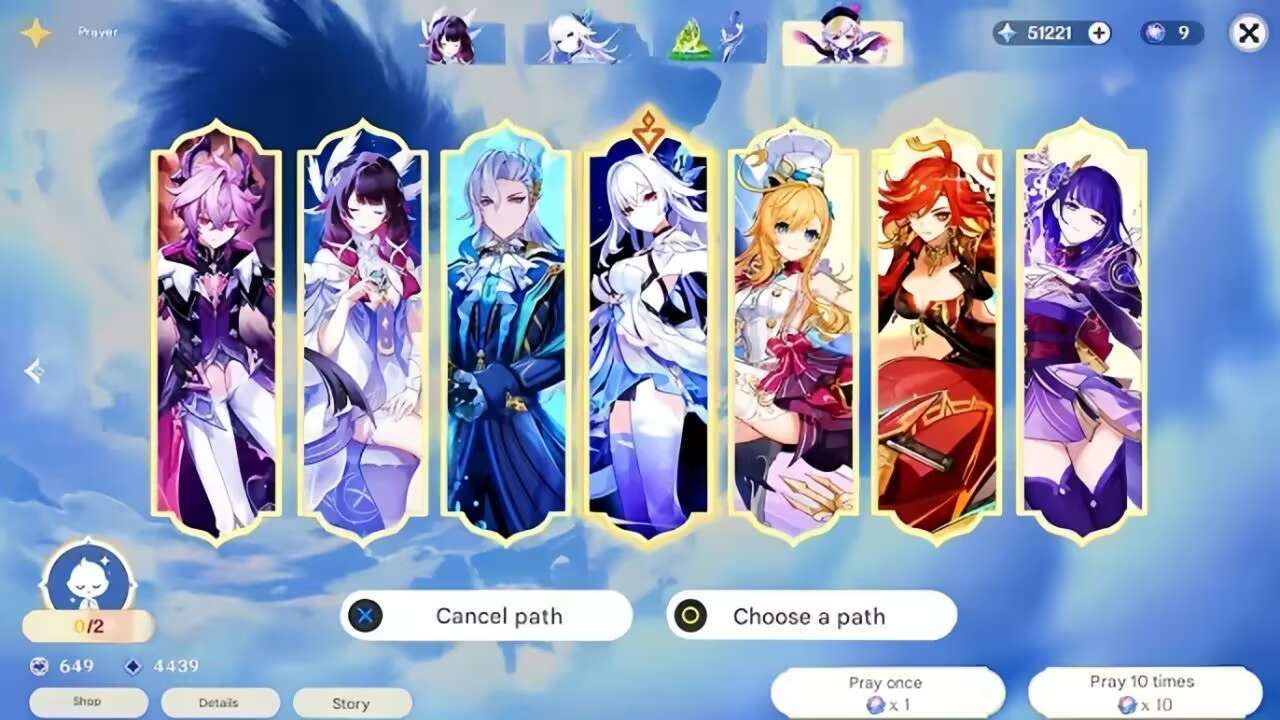Click the plus icon beside the 51221 currency

click(1098, 33)
